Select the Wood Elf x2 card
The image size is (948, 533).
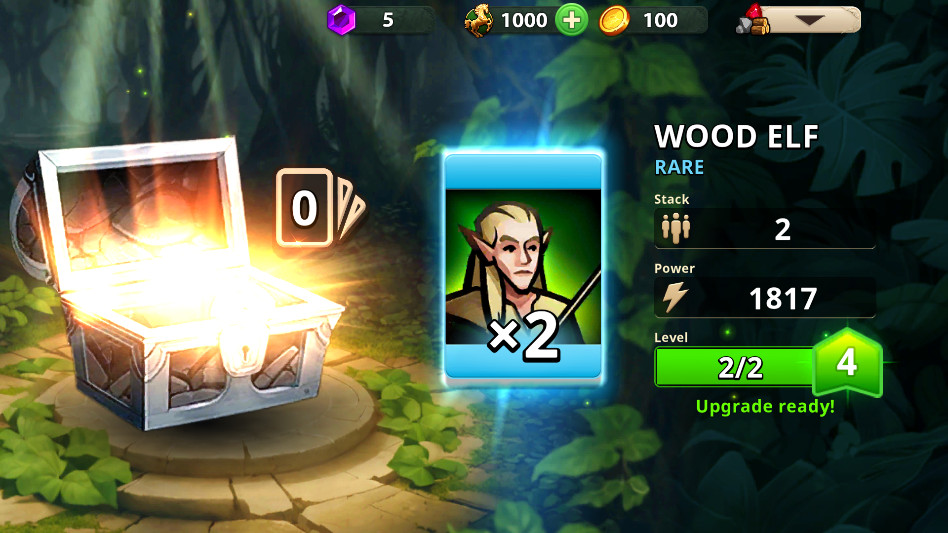[522, 266]
